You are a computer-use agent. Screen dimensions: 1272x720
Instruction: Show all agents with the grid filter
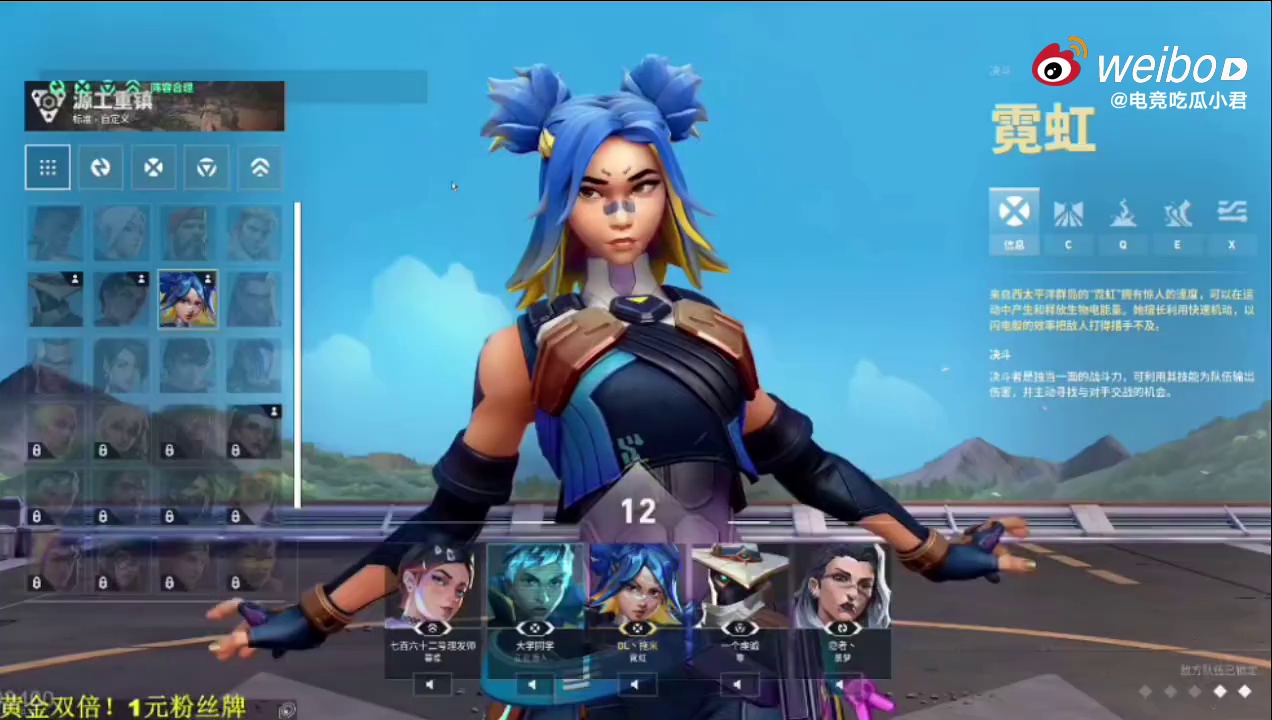pyautogui.click(x=47, y=168)
